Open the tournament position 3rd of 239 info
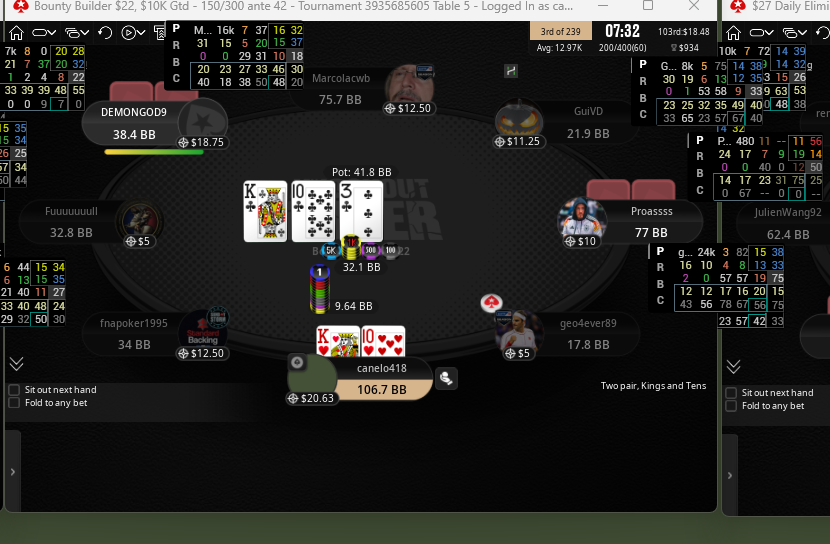Image resolution: width=830 pixels, height=544 pixels. point(561,31)
